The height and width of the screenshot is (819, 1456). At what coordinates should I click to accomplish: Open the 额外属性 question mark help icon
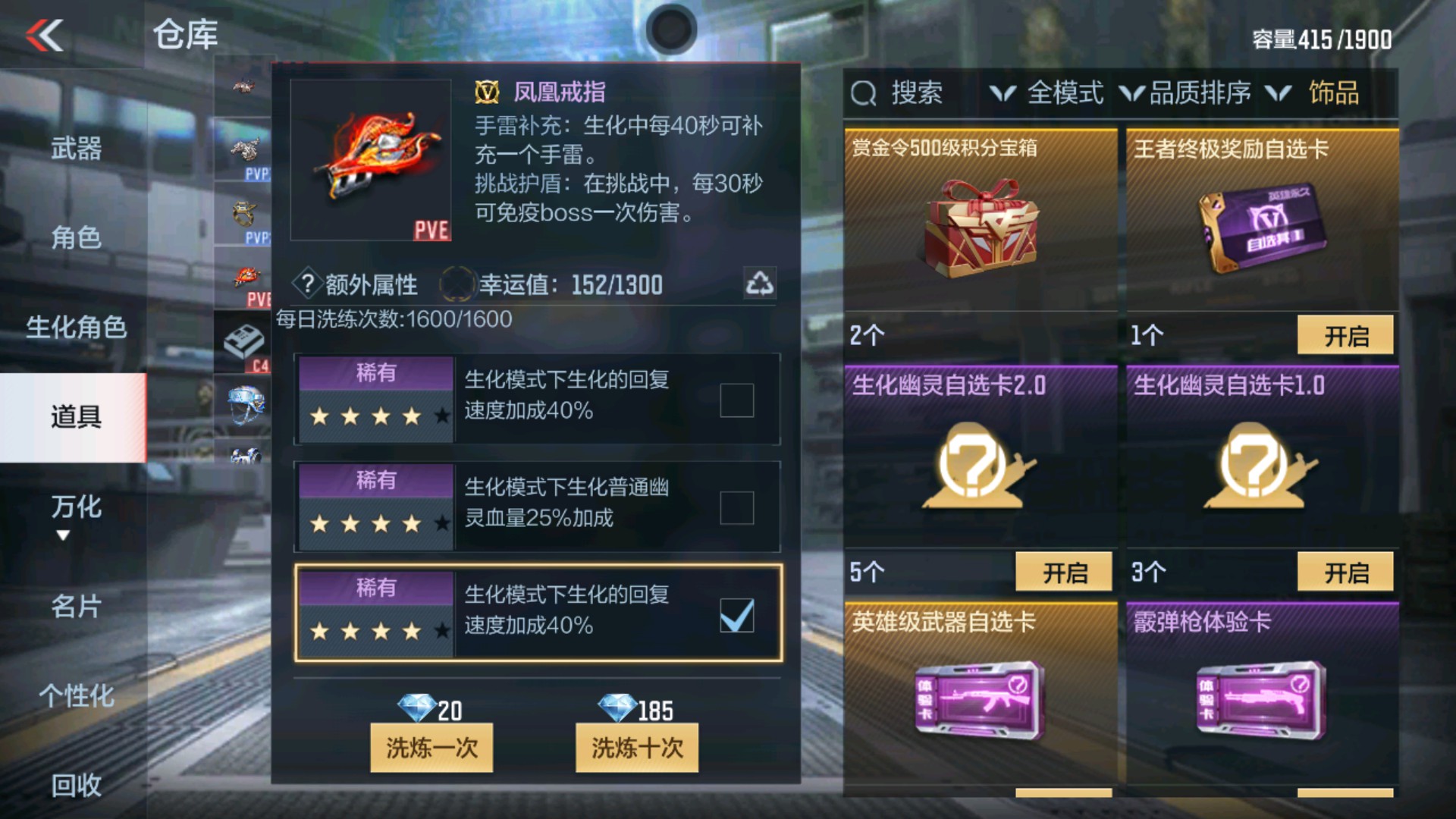(306, 283)
